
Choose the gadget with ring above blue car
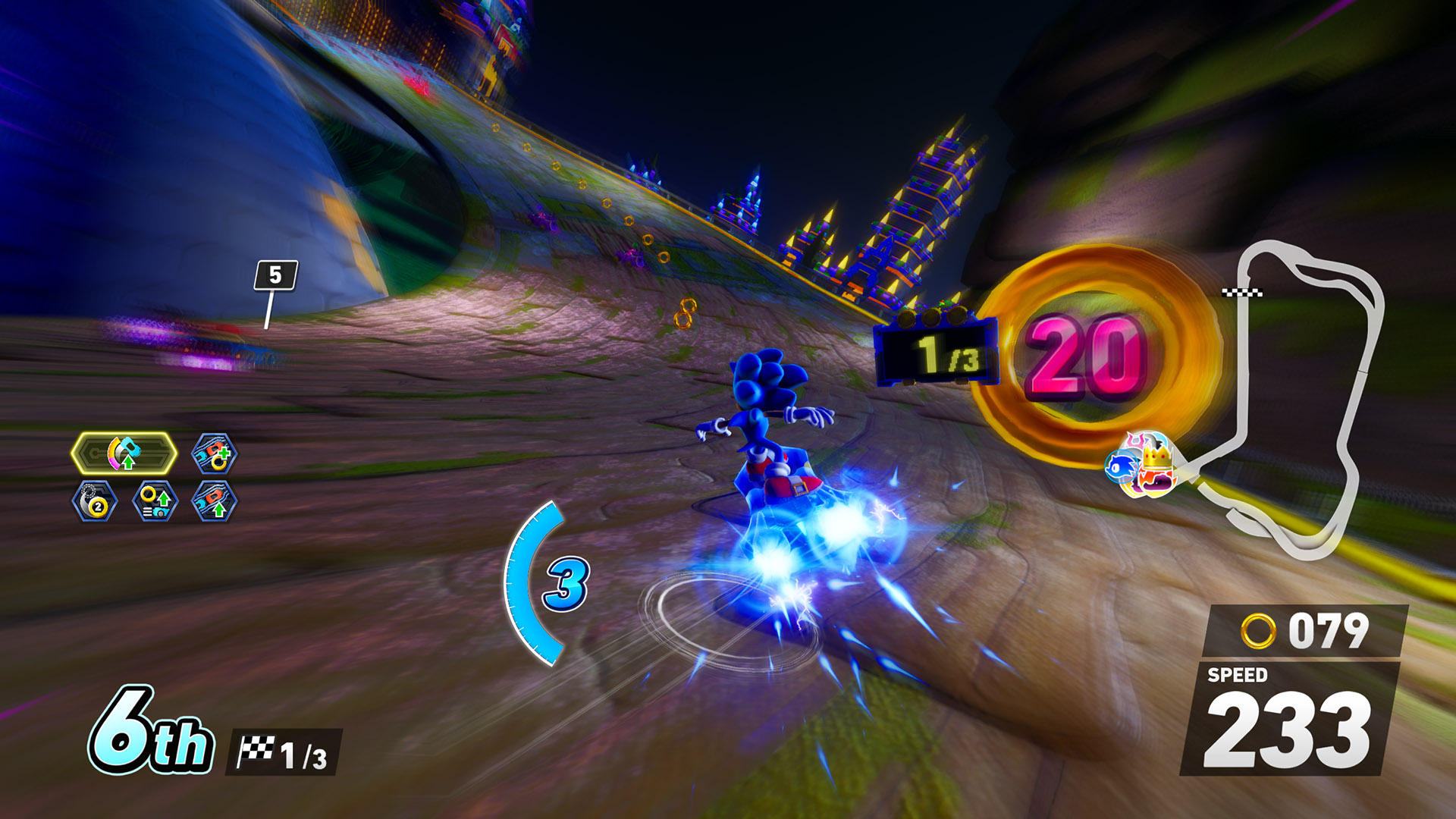click(x=155, y=501)
